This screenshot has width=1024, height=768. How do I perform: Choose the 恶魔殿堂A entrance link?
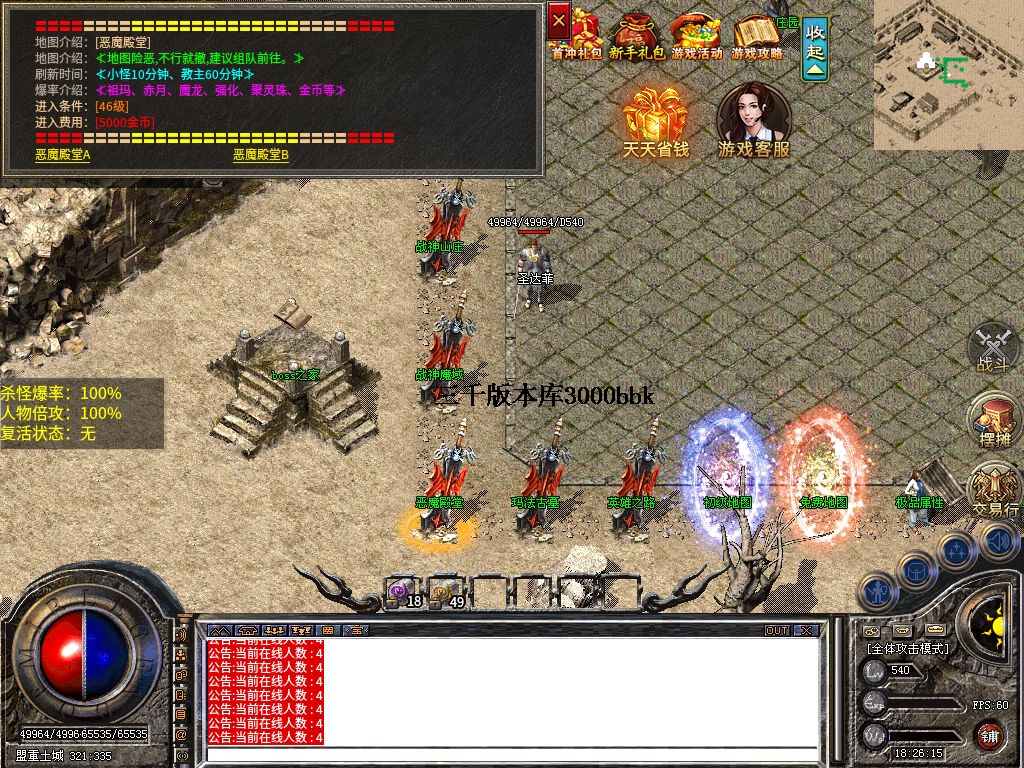point(63,155)
